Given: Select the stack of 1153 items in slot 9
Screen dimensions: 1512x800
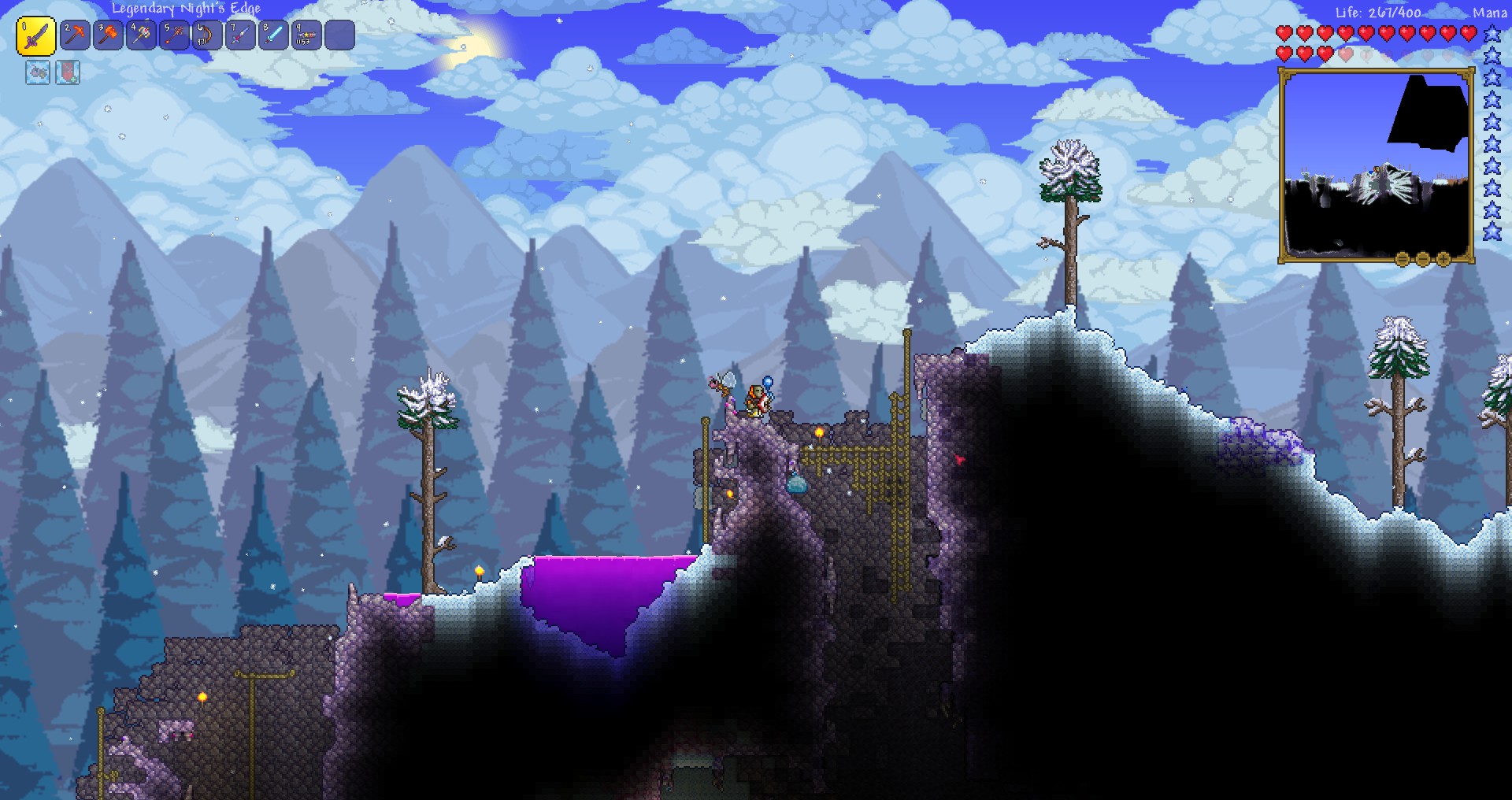Looking at the screenshot, I should click(307, 35).
